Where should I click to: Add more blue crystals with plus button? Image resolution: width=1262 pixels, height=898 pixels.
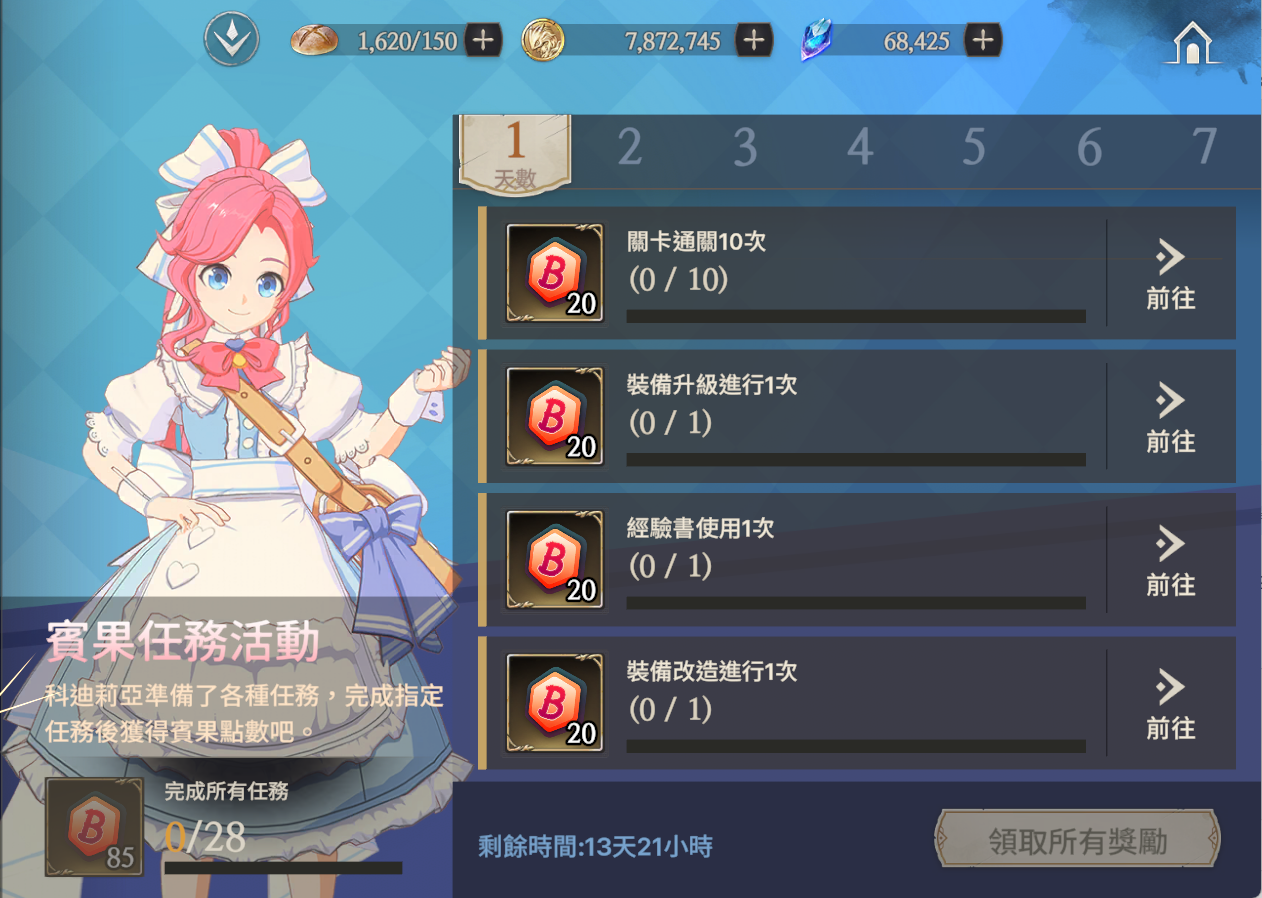point(983,41)
